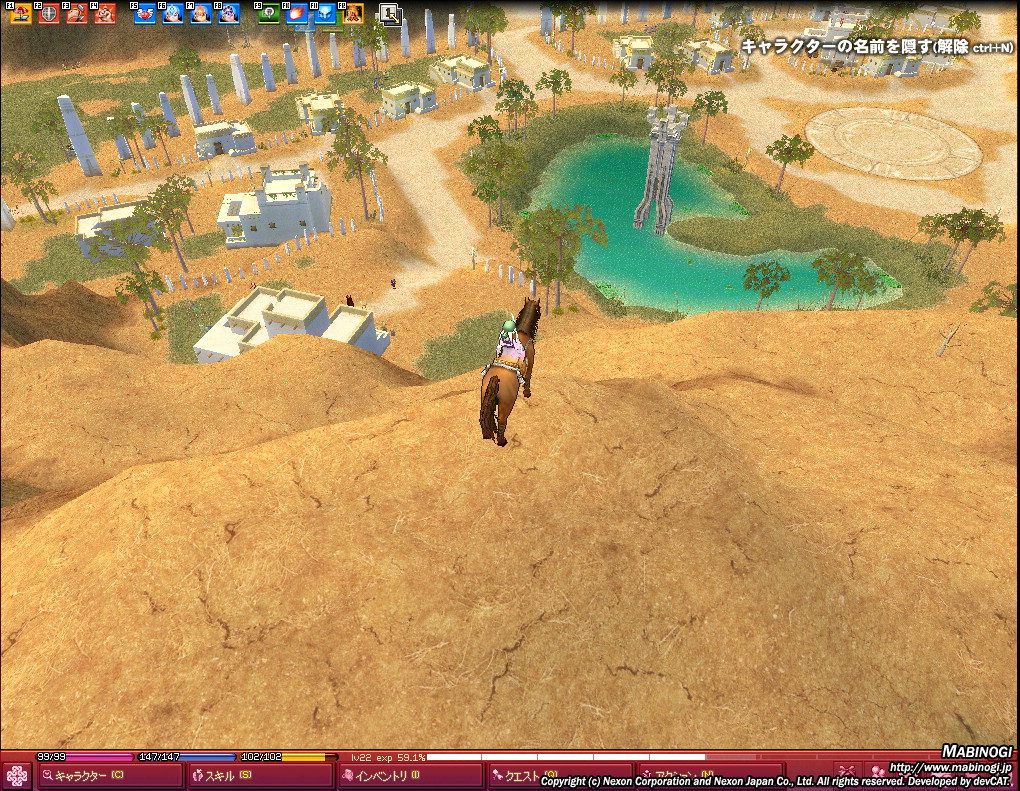This screenshot has width=1020, height=791.
Task: Switch the hotbar set with the number 1 button
Action: pyautogui.click(x=390, y=13)
